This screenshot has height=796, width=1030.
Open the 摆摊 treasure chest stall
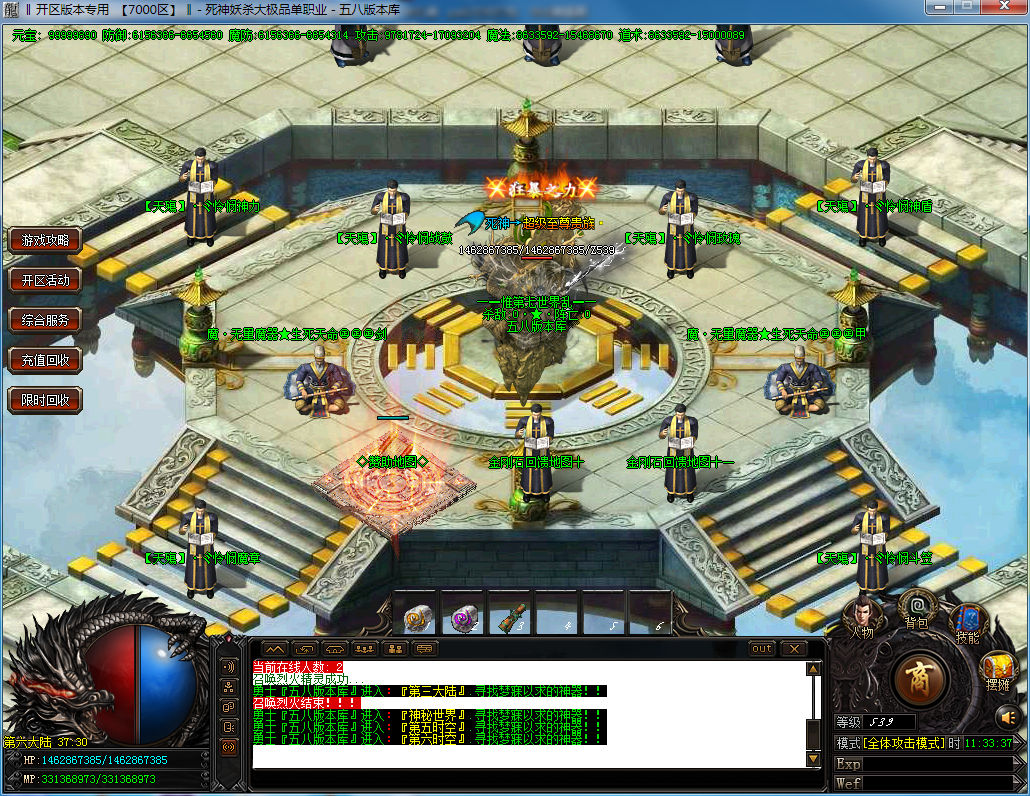pyautogui.click(x=997, y=670)
